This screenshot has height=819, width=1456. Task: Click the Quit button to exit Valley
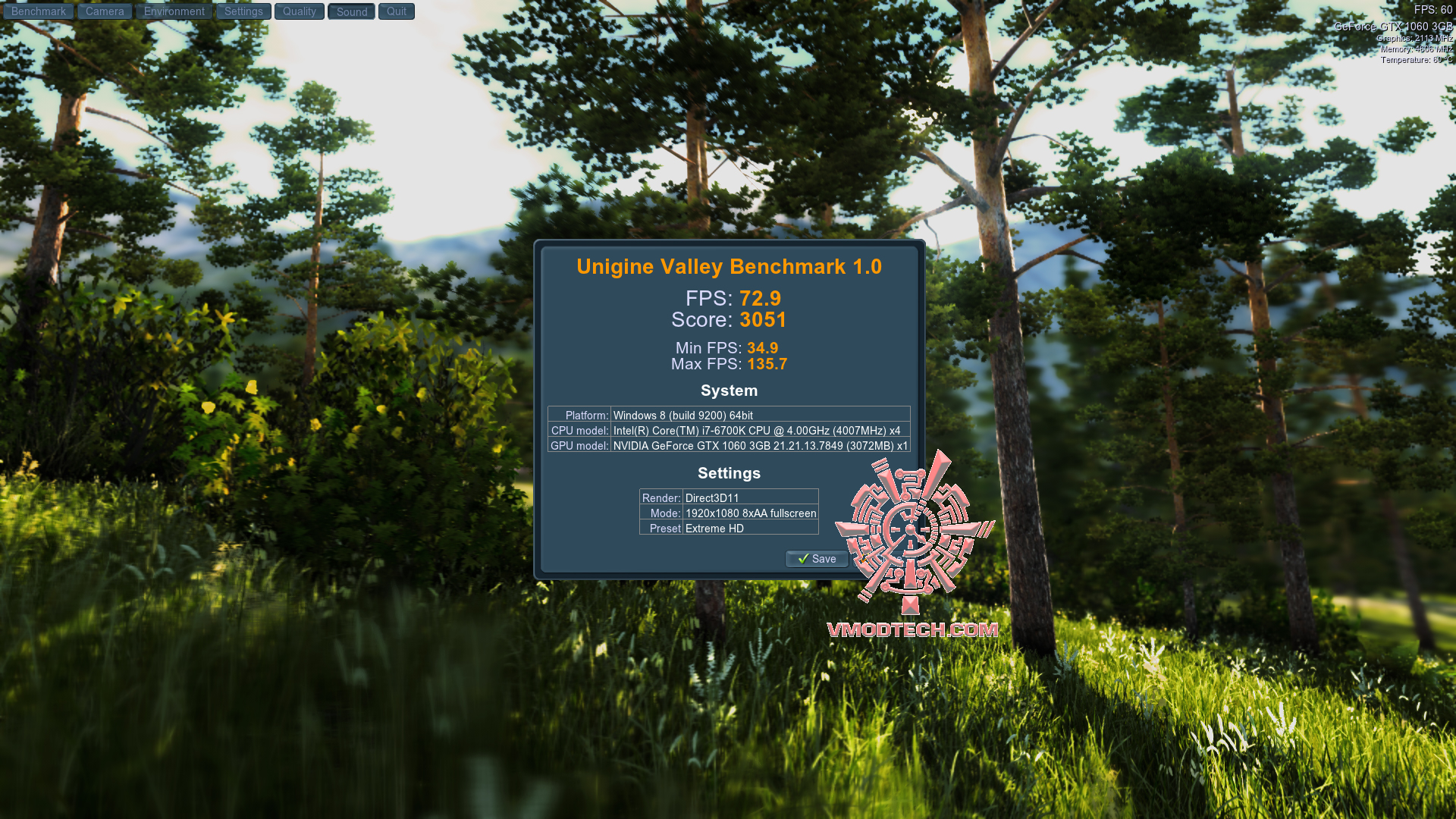coord(395,11)
